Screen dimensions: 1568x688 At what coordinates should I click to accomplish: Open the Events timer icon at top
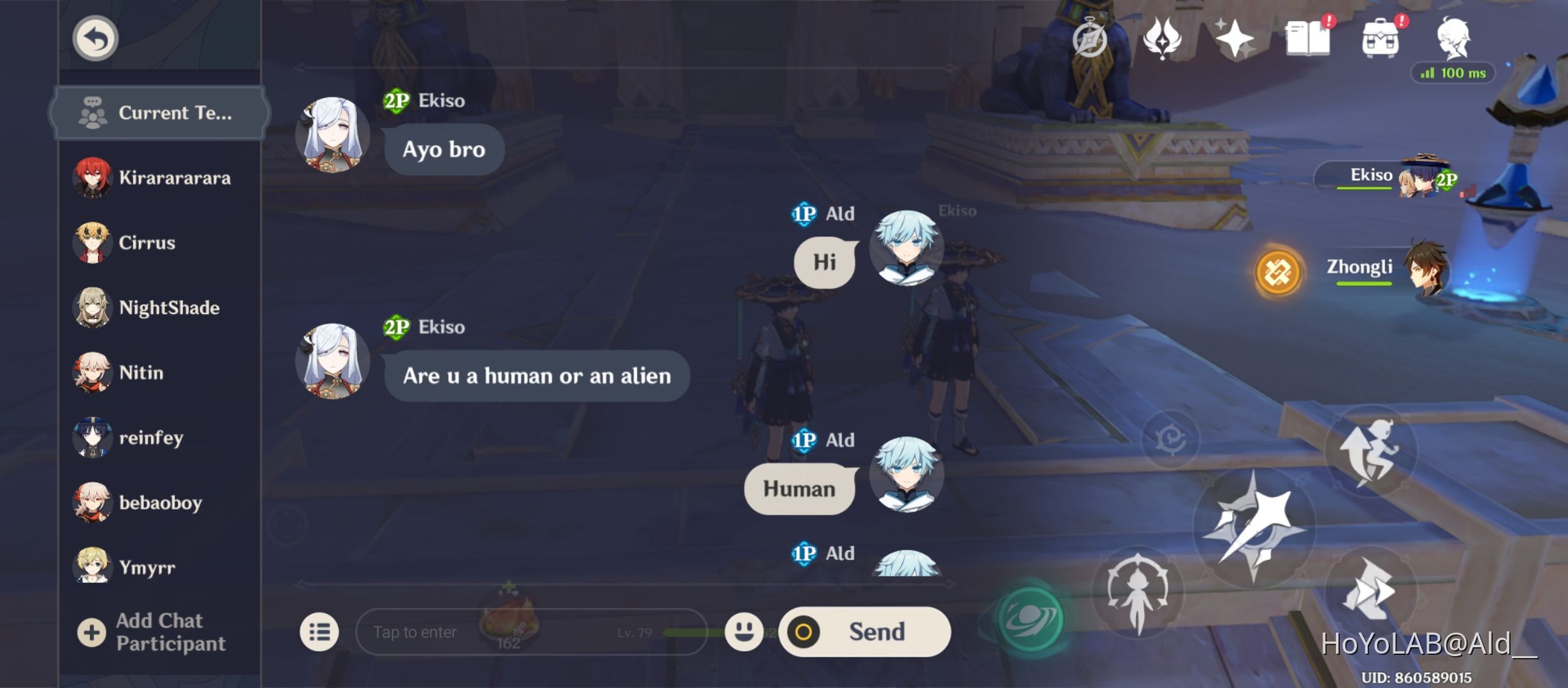coord(1090,39)
